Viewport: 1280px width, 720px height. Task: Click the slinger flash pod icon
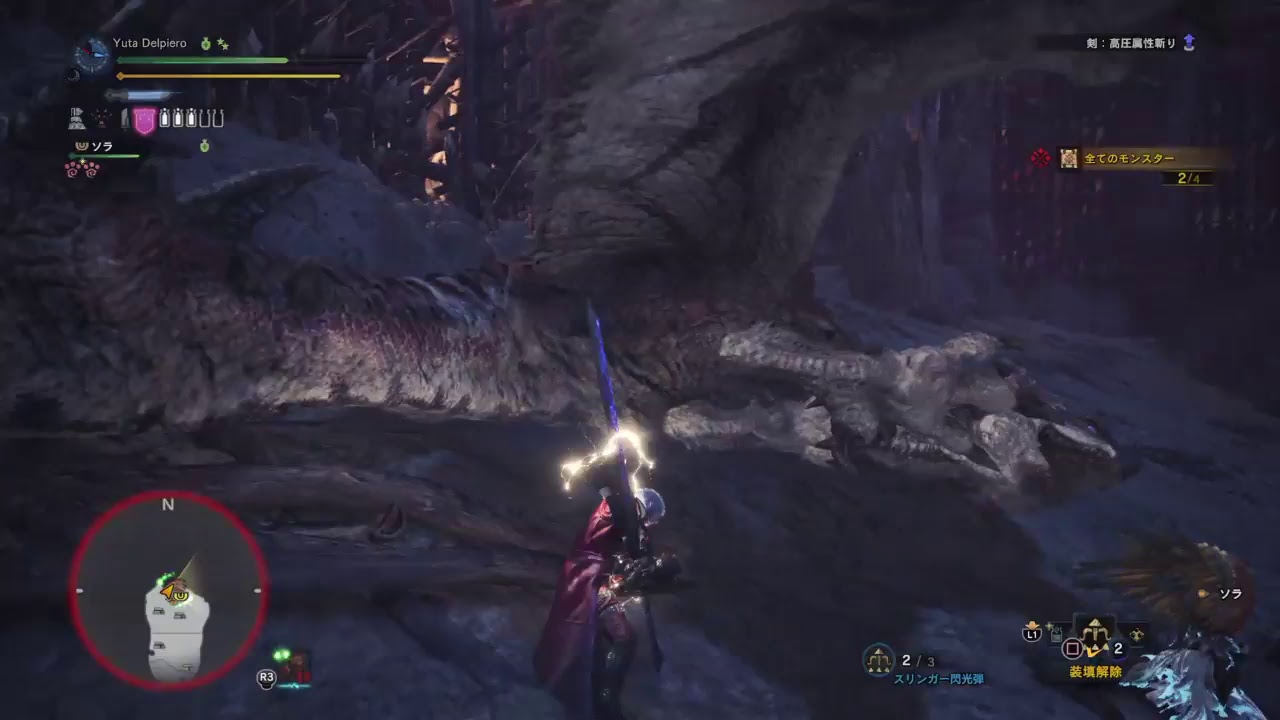tap(877, 662)
